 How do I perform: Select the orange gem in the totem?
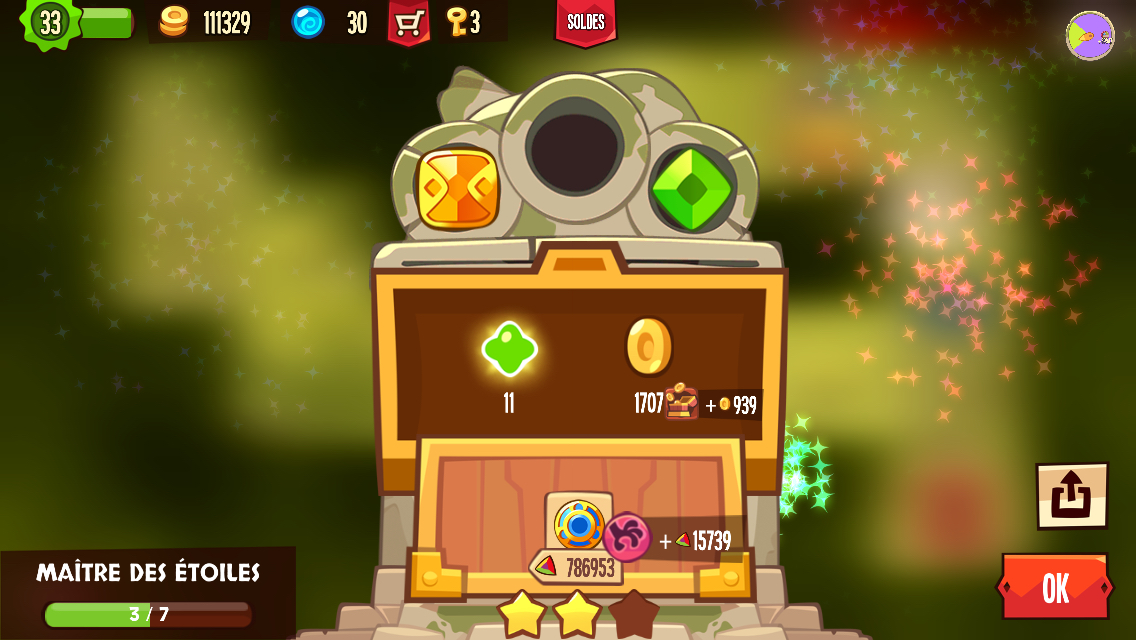457,188
